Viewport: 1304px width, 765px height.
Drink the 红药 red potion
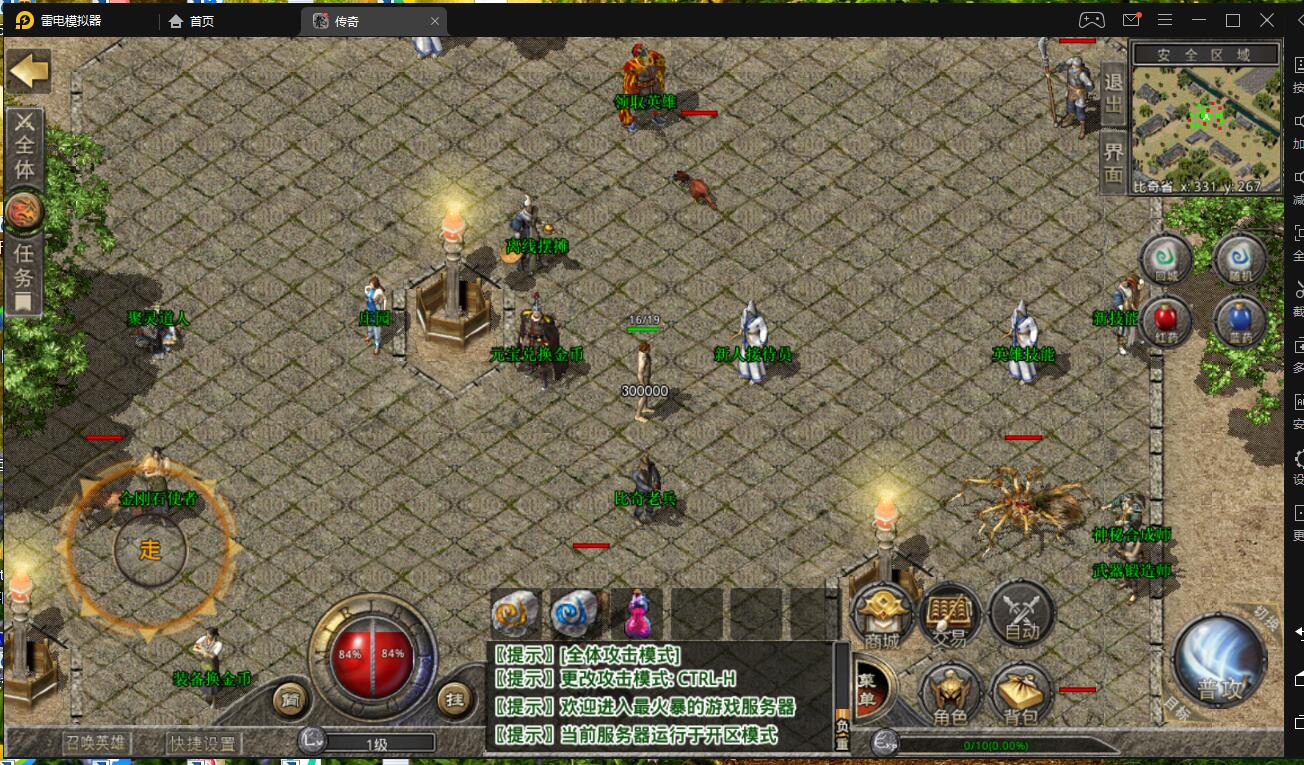[1165, 321]
